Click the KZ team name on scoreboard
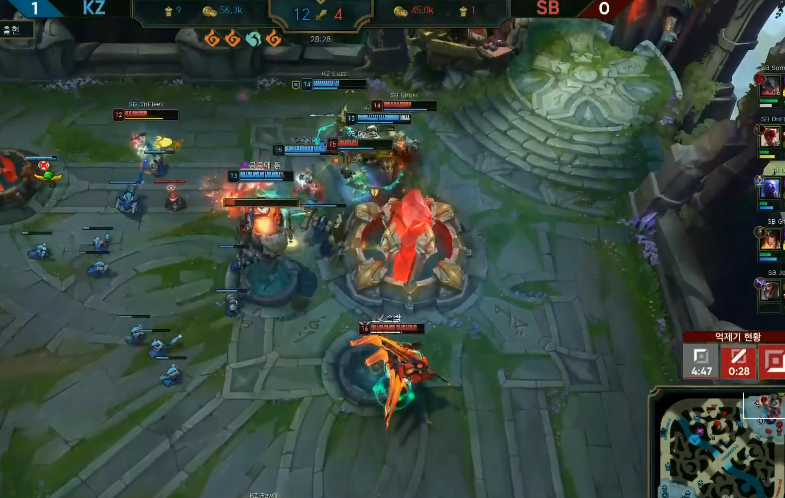The image size is (785, 498). 95,8
